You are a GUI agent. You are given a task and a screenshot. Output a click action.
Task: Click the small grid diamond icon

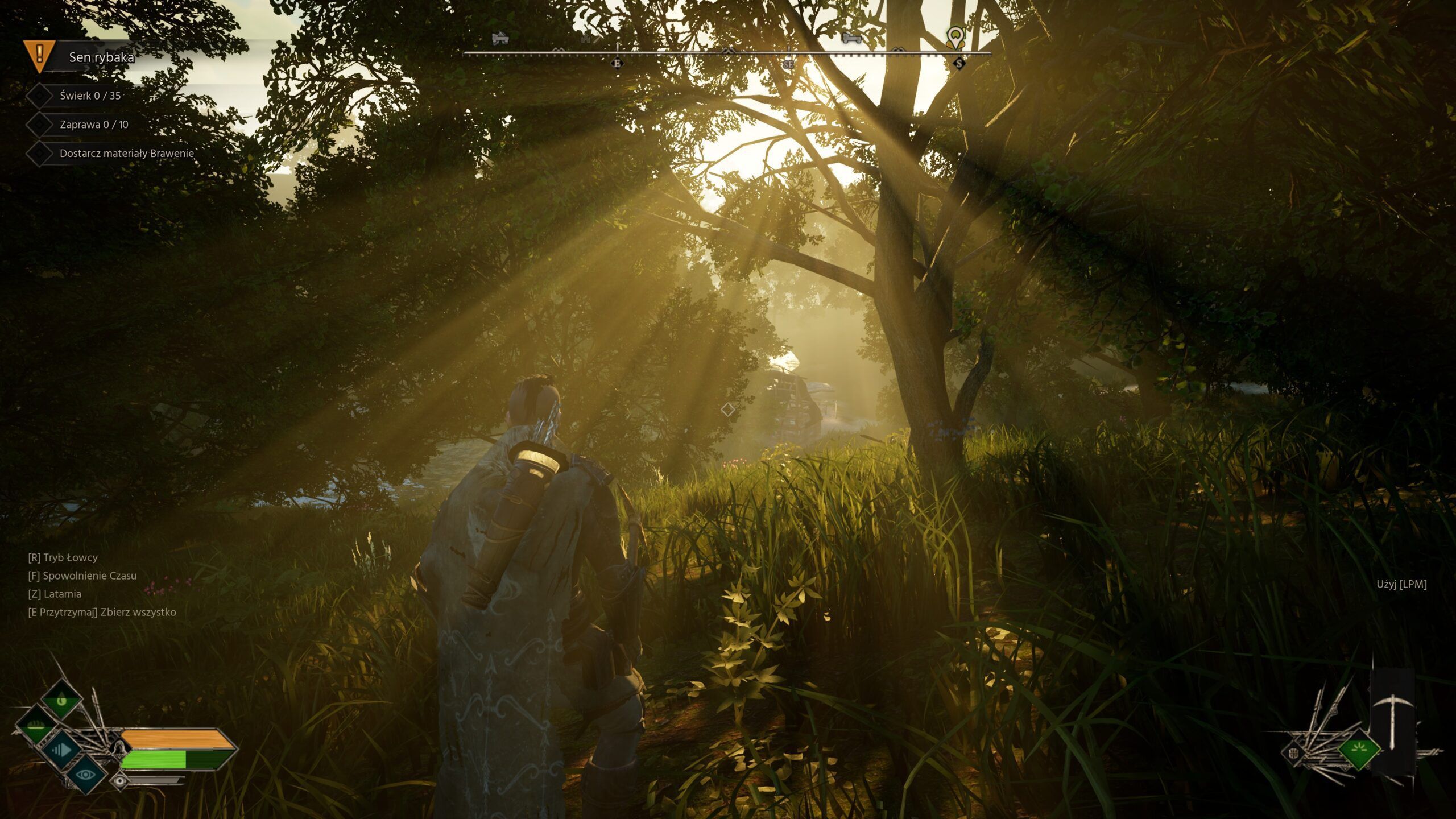(x=1294, y=754)
